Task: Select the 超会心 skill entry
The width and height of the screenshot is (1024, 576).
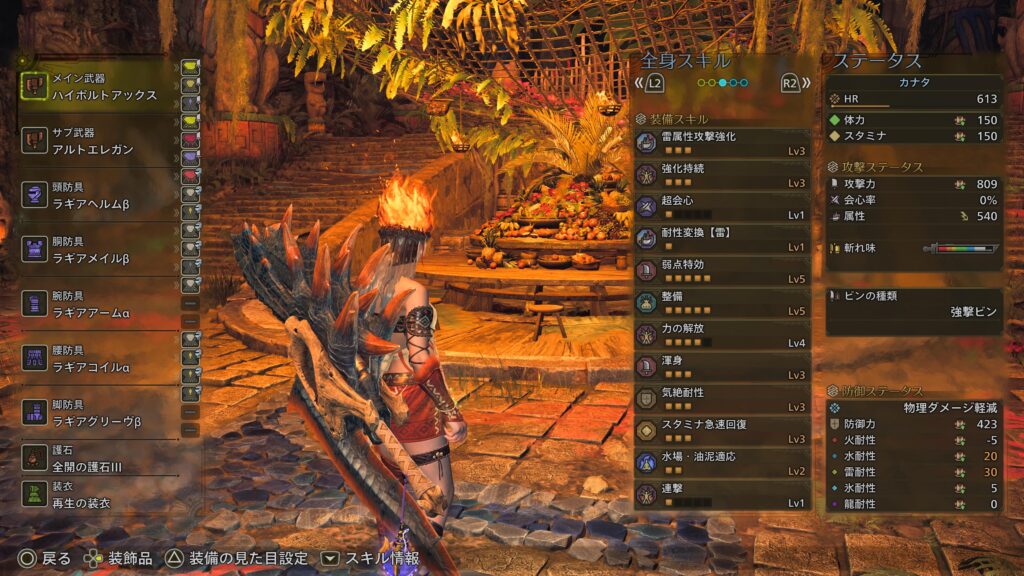Action: tap(722, 207)
